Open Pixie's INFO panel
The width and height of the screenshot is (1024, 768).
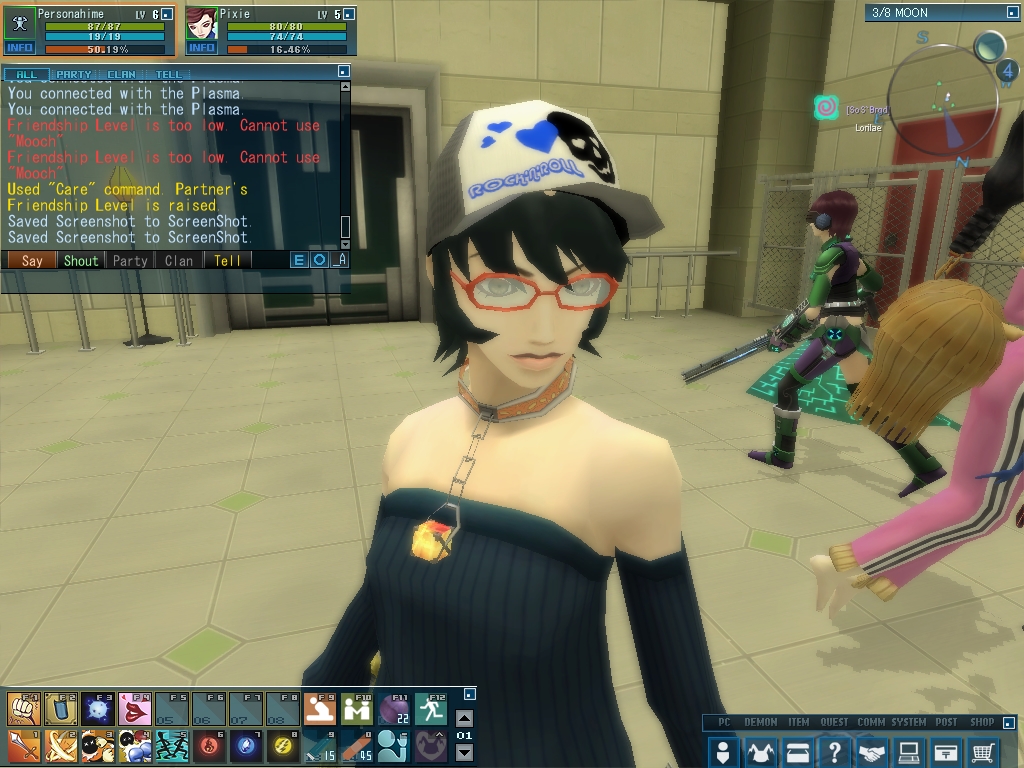[x=202, y=47]
